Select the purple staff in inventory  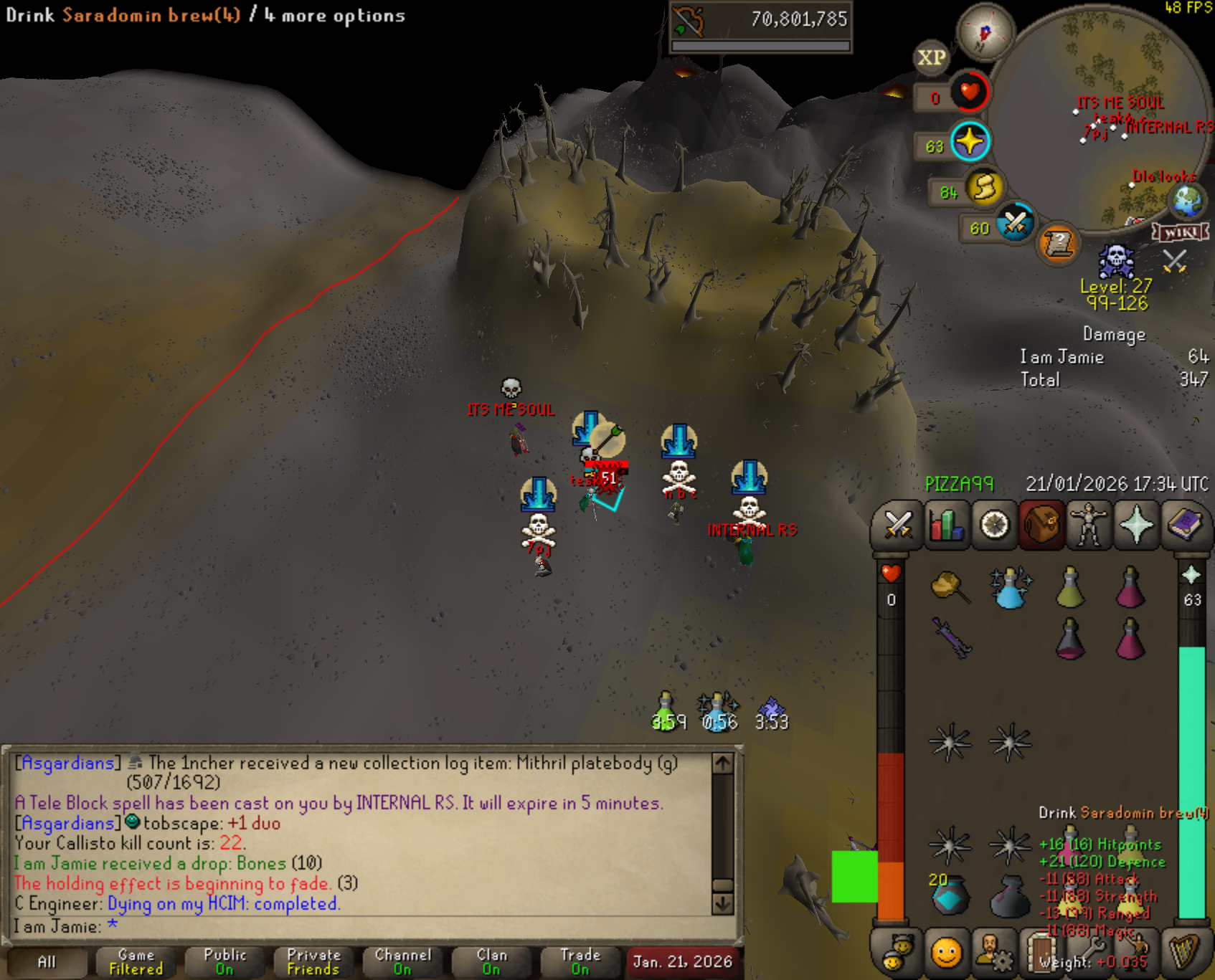(x=950, y=637)
